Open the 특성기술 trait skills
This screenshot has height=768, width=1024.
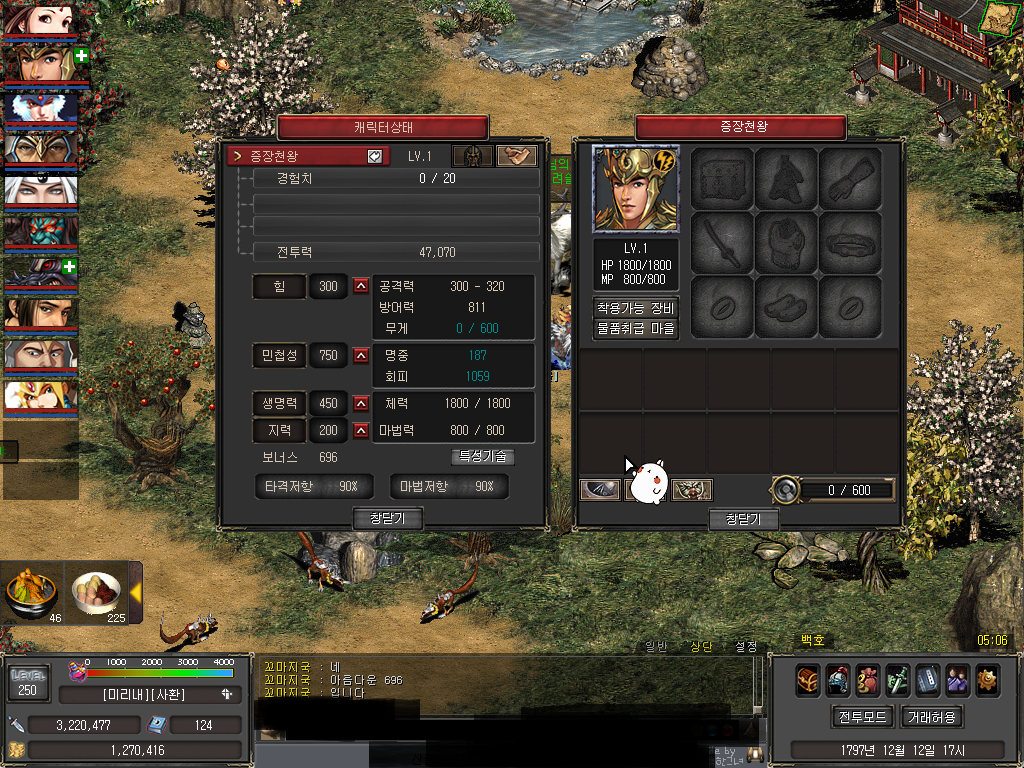tap(484, 457)
